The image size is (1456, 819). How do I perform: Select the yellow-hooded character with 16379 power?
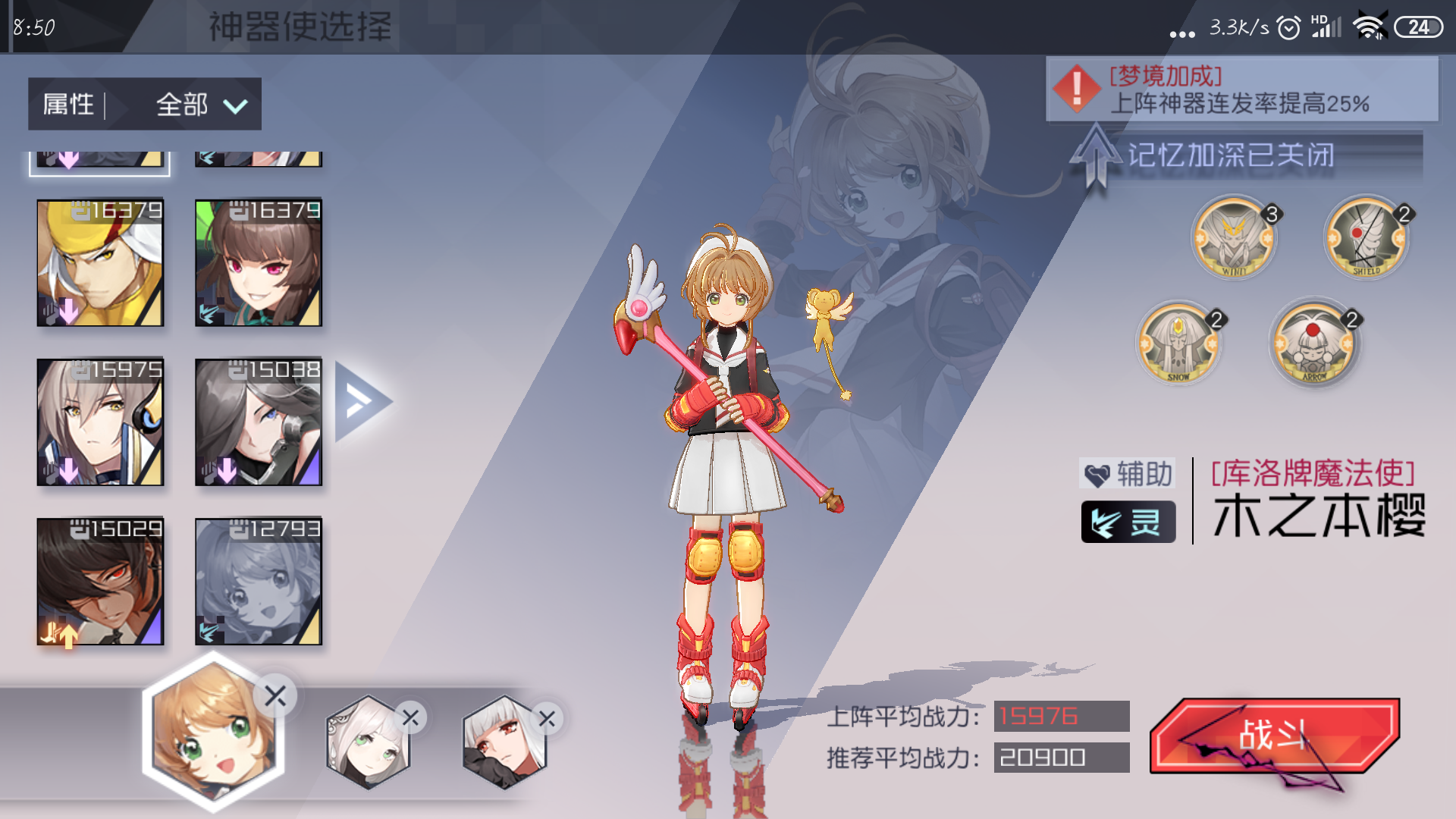point(100,263)
